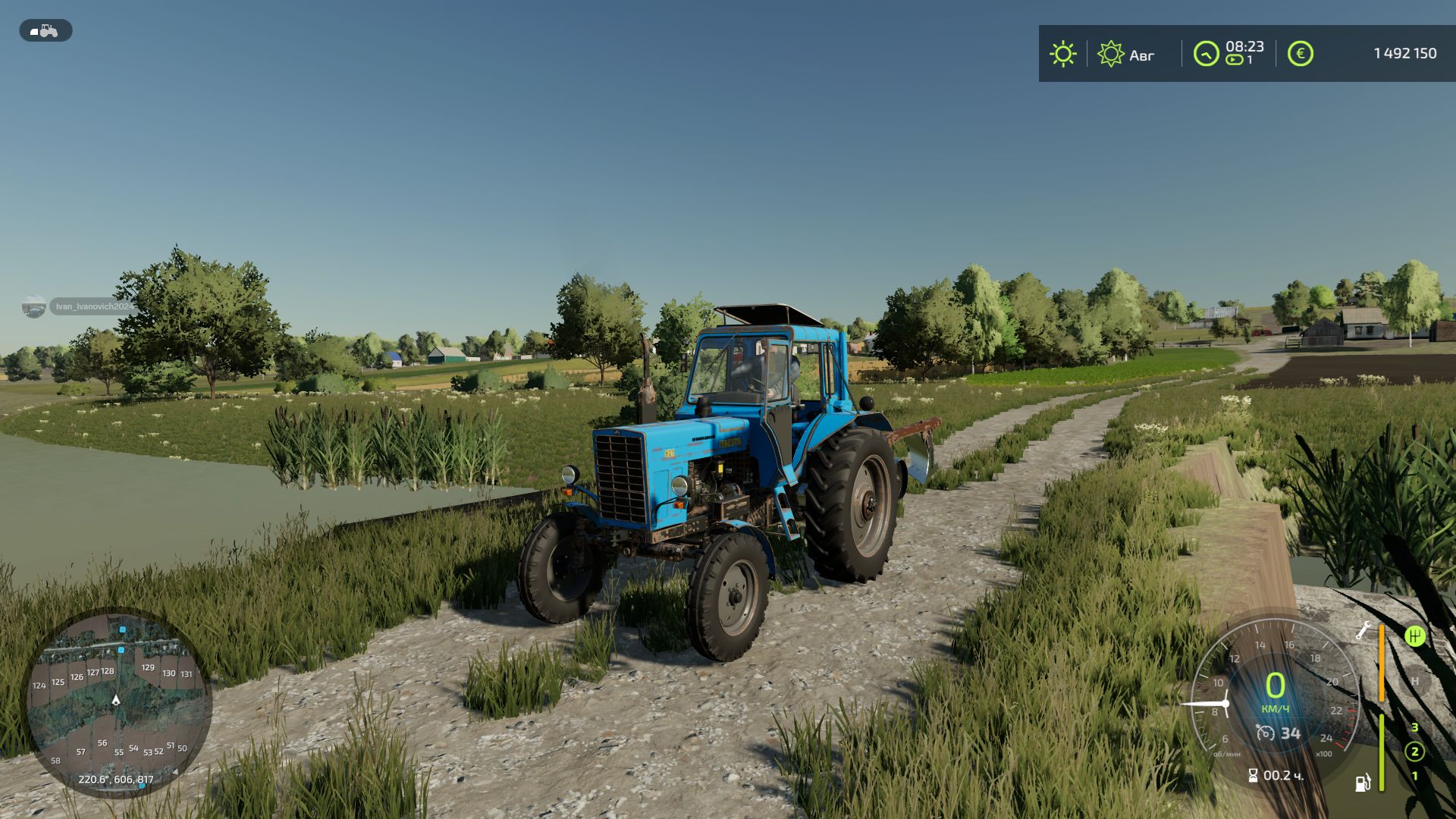The image size is (1456, 819).
Task: Click the Ivan_Ivanovich2024 player tag
Action: [x=93, y=306]
